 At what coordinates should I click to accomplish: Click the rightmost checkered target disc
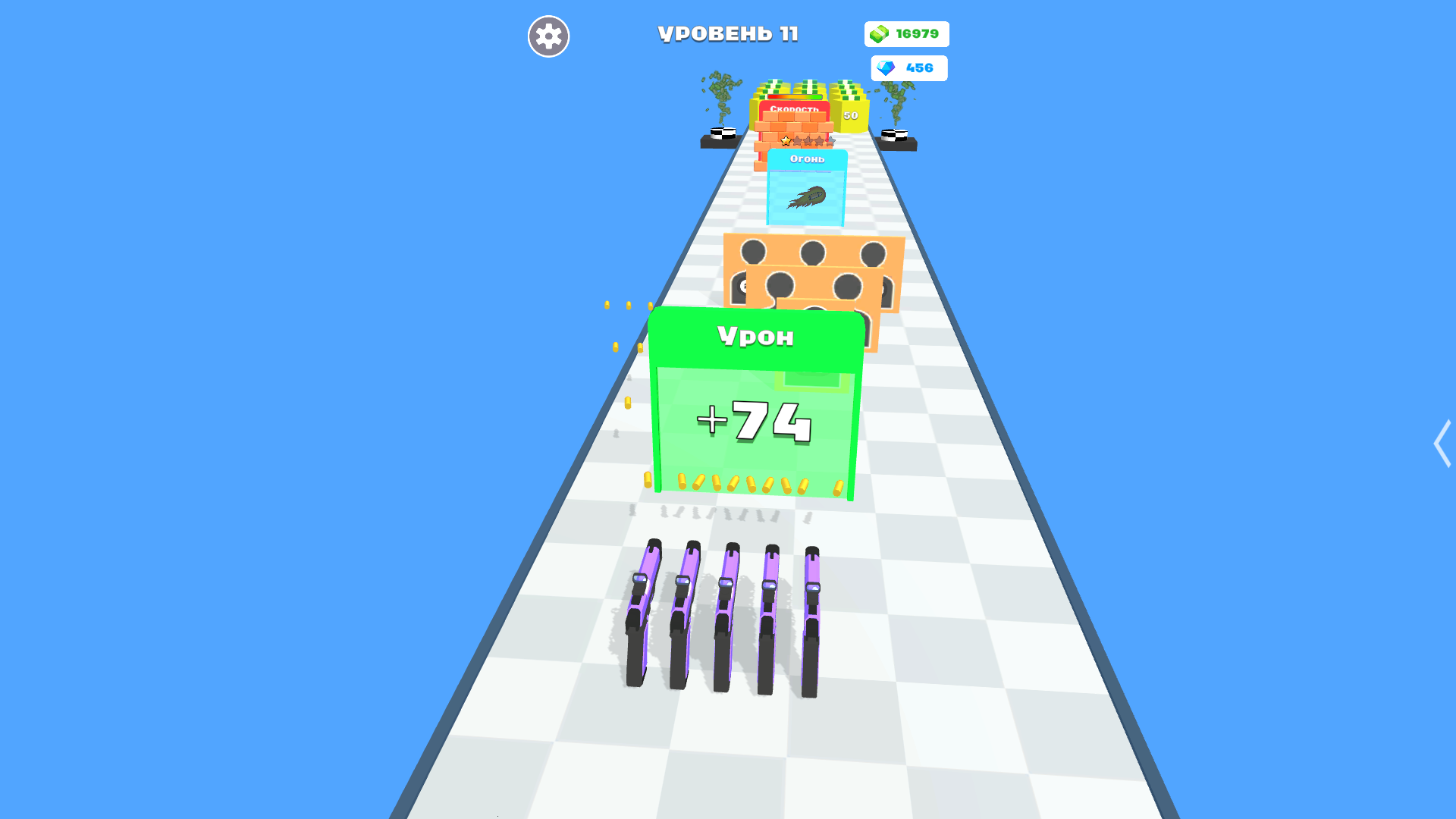(895, 135)
